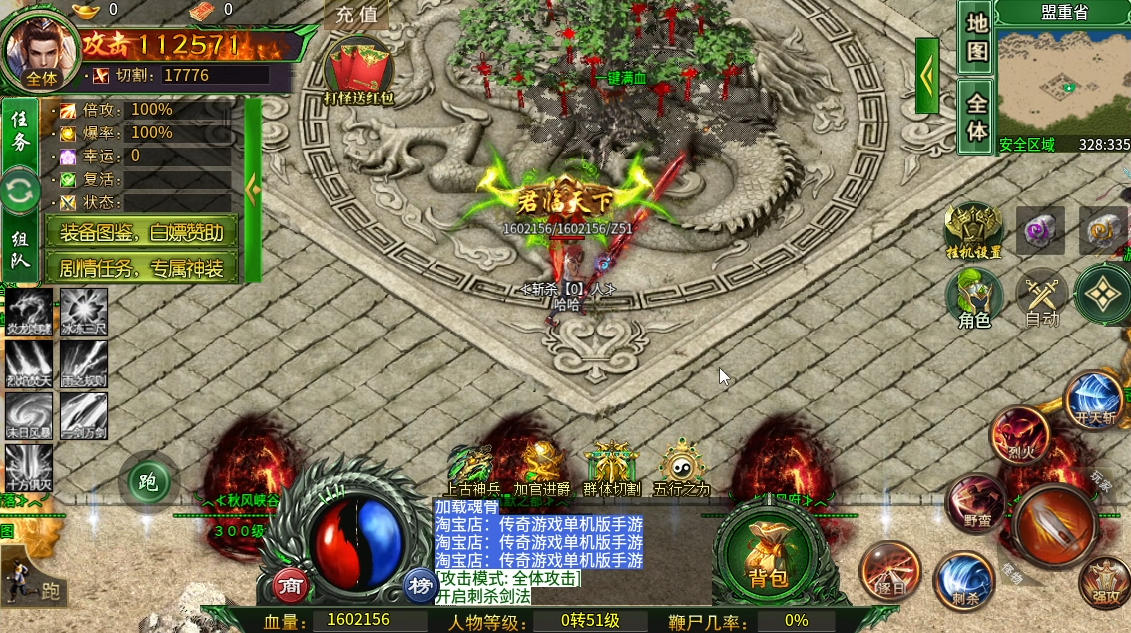Click the 充值 recharge button

pos(357,14)
